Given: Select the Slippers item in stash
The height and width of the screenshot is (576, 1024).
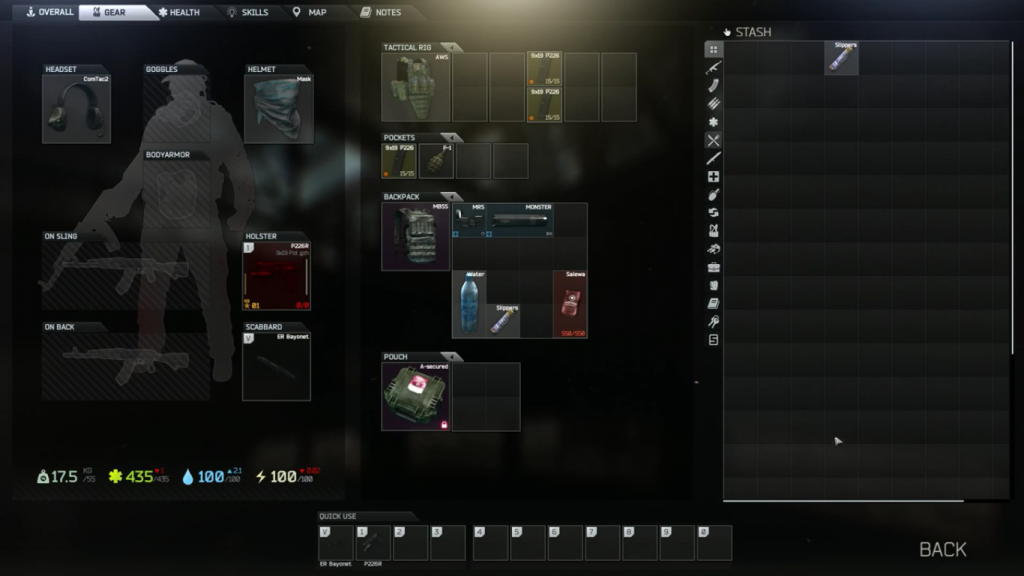Looking at the screenshot, I should 842,58.
